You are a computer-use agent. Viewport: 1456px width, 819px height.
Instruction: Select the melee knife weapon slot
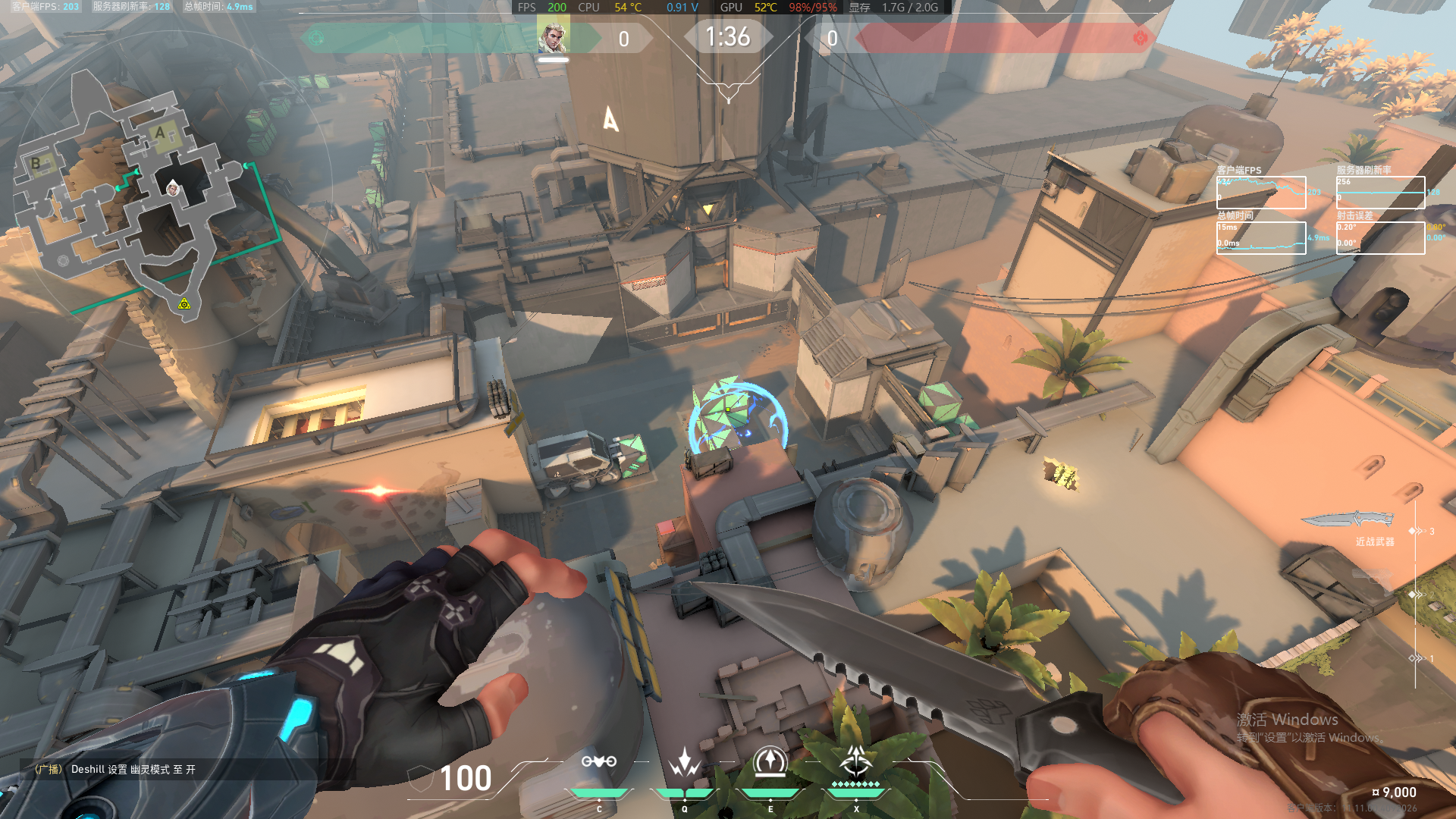tap(1349, 520)
